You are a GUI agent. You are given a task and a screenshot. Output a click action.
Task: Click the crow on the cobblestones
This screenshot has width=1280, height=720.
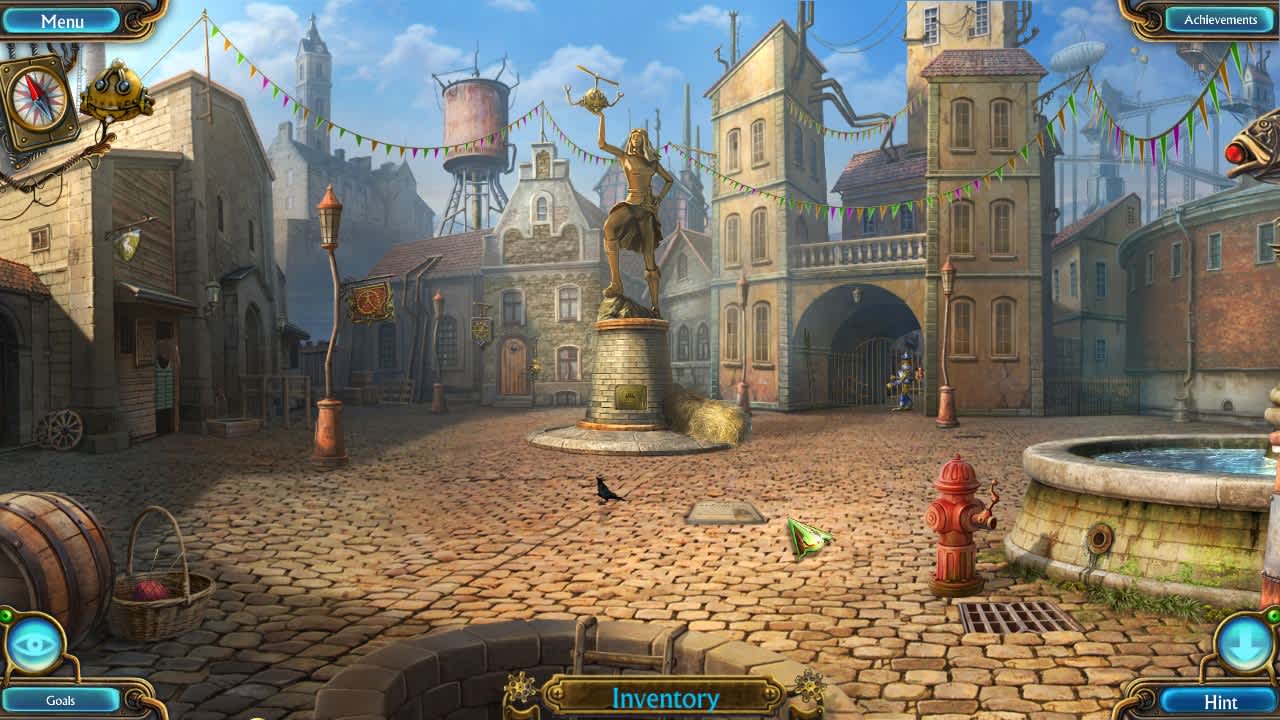tap(607, 490)
